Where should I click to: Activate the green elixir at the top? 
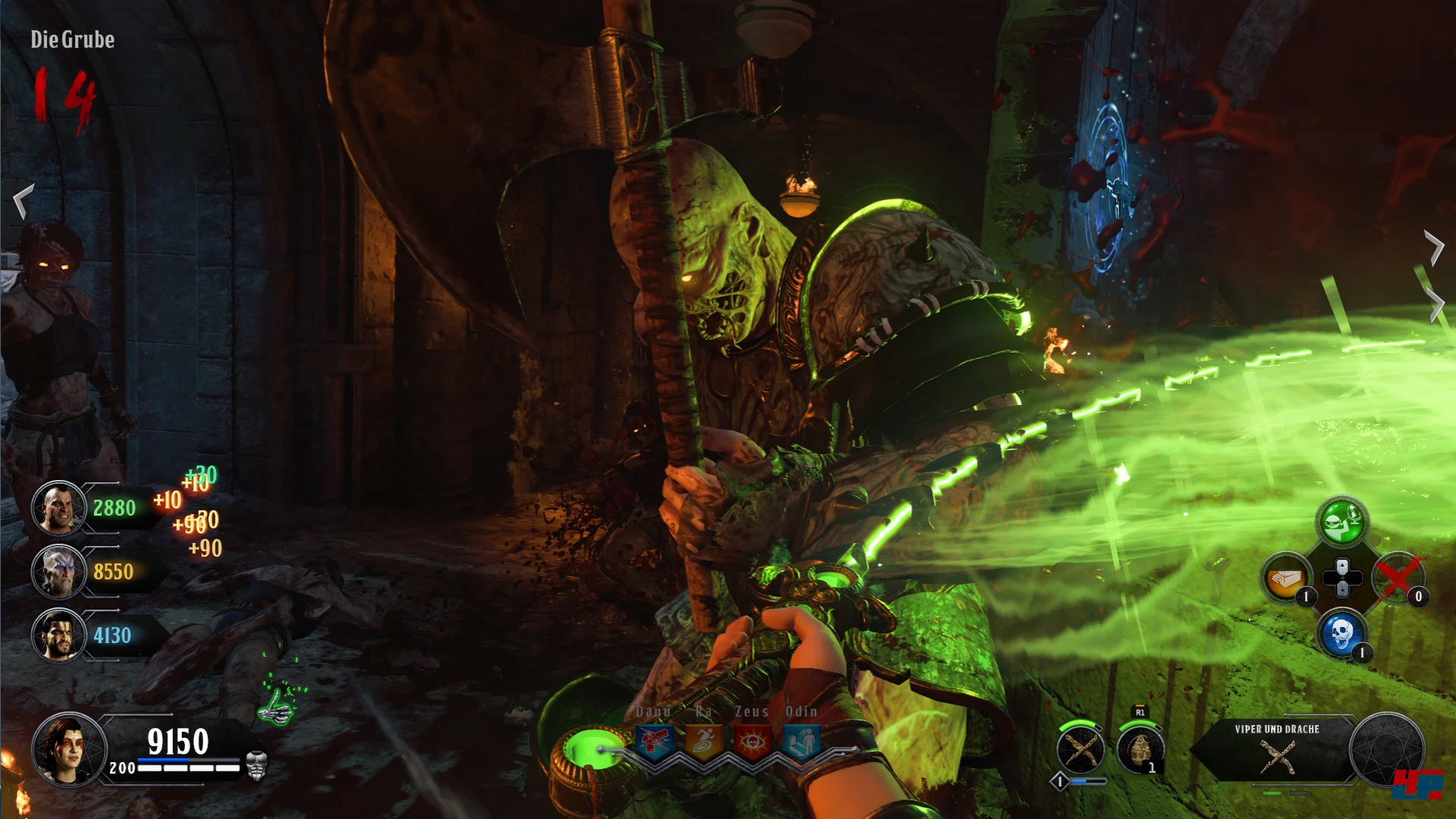pos(1341,522)
